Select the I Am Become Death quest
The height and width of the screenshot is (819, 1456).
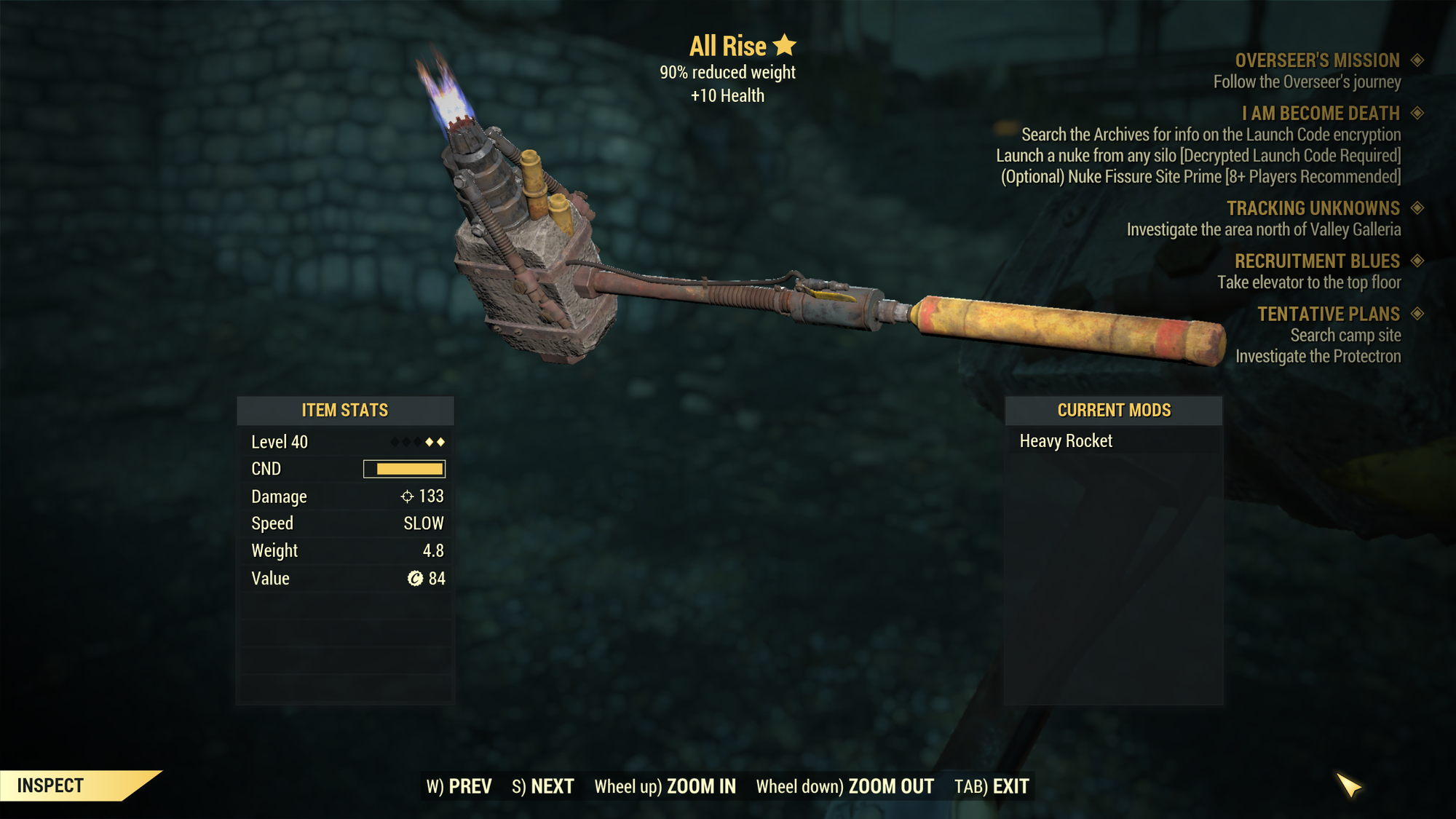[x=1321, y=114]
